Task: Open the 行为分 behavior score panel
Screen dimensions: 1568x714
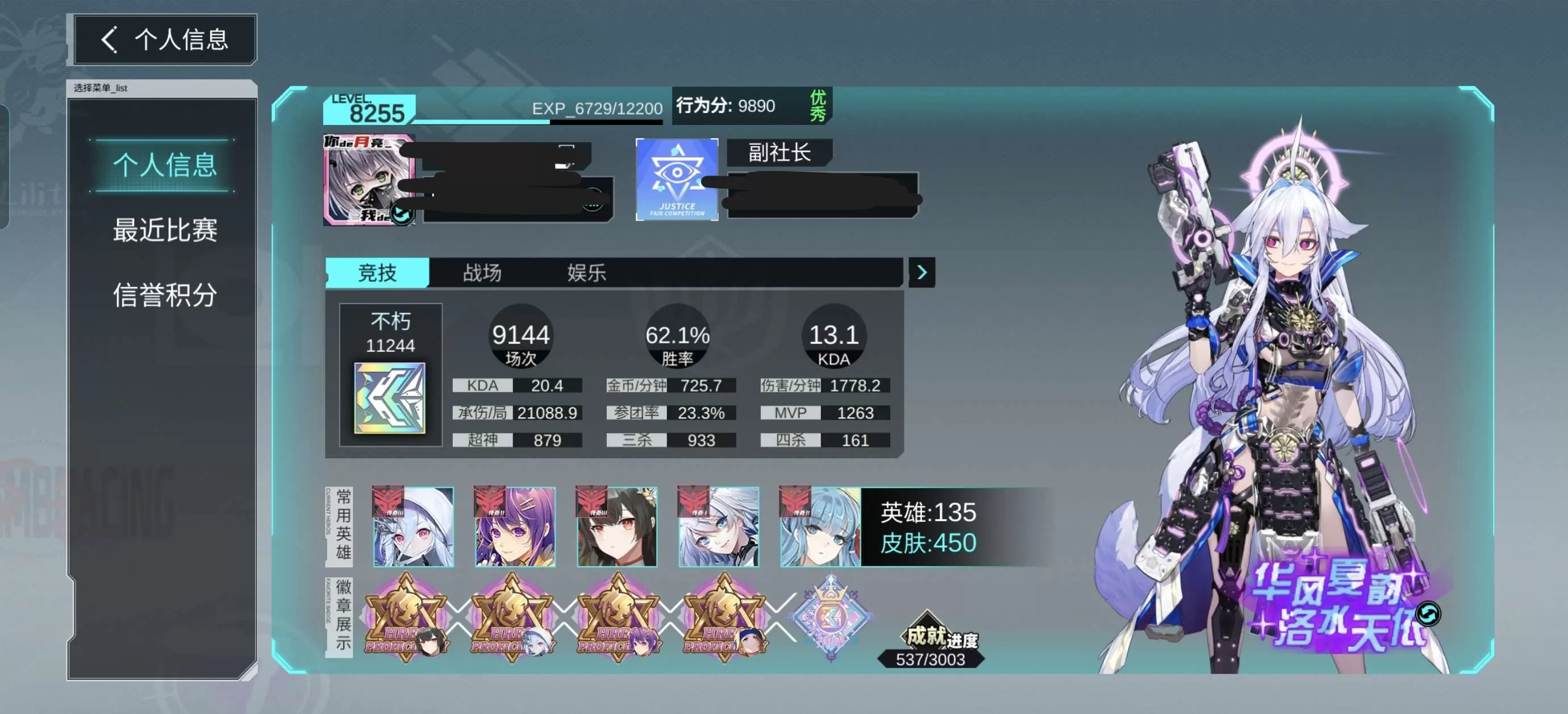Action: pos(751,106)
